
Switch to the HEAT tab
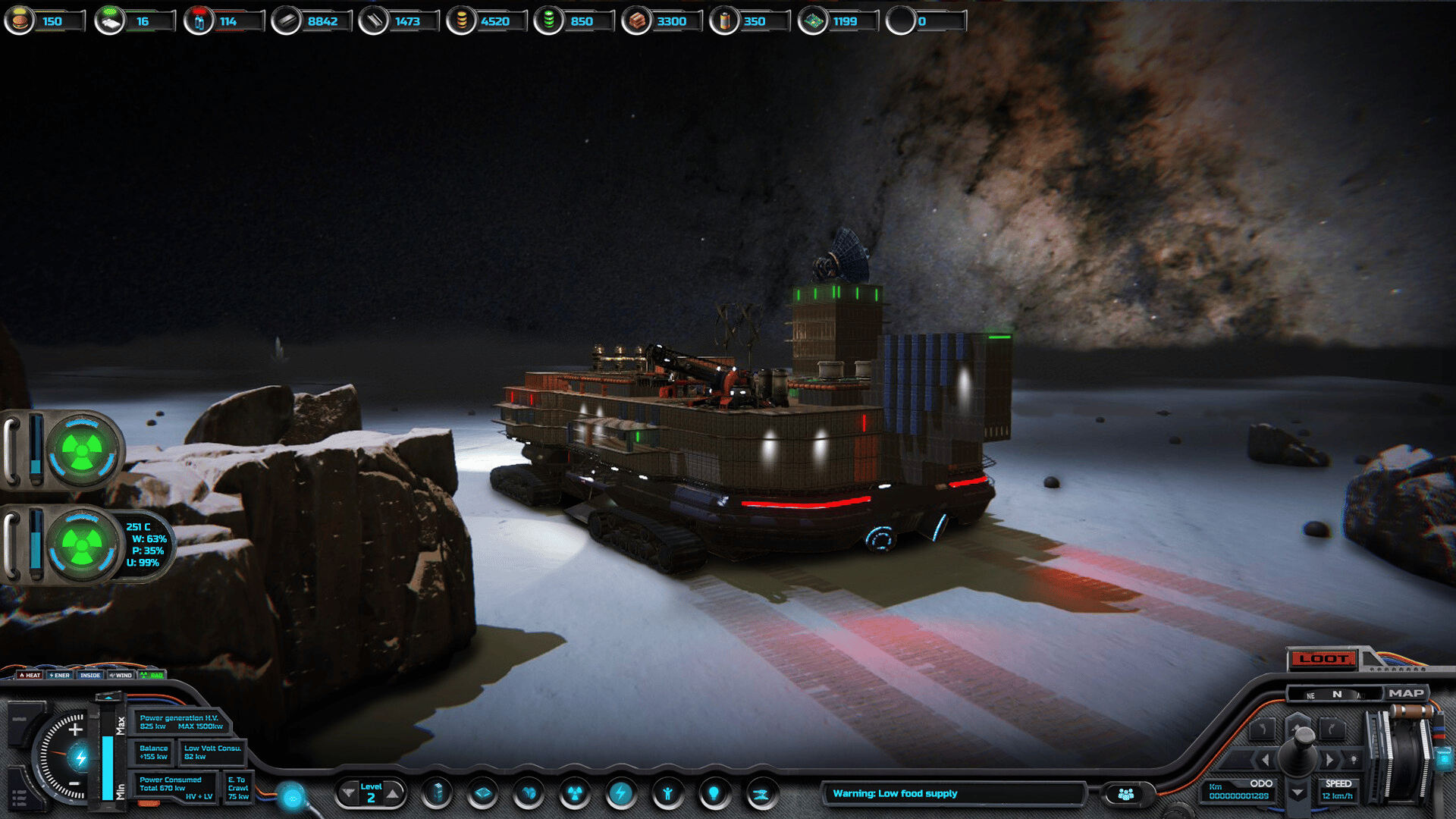30,675
